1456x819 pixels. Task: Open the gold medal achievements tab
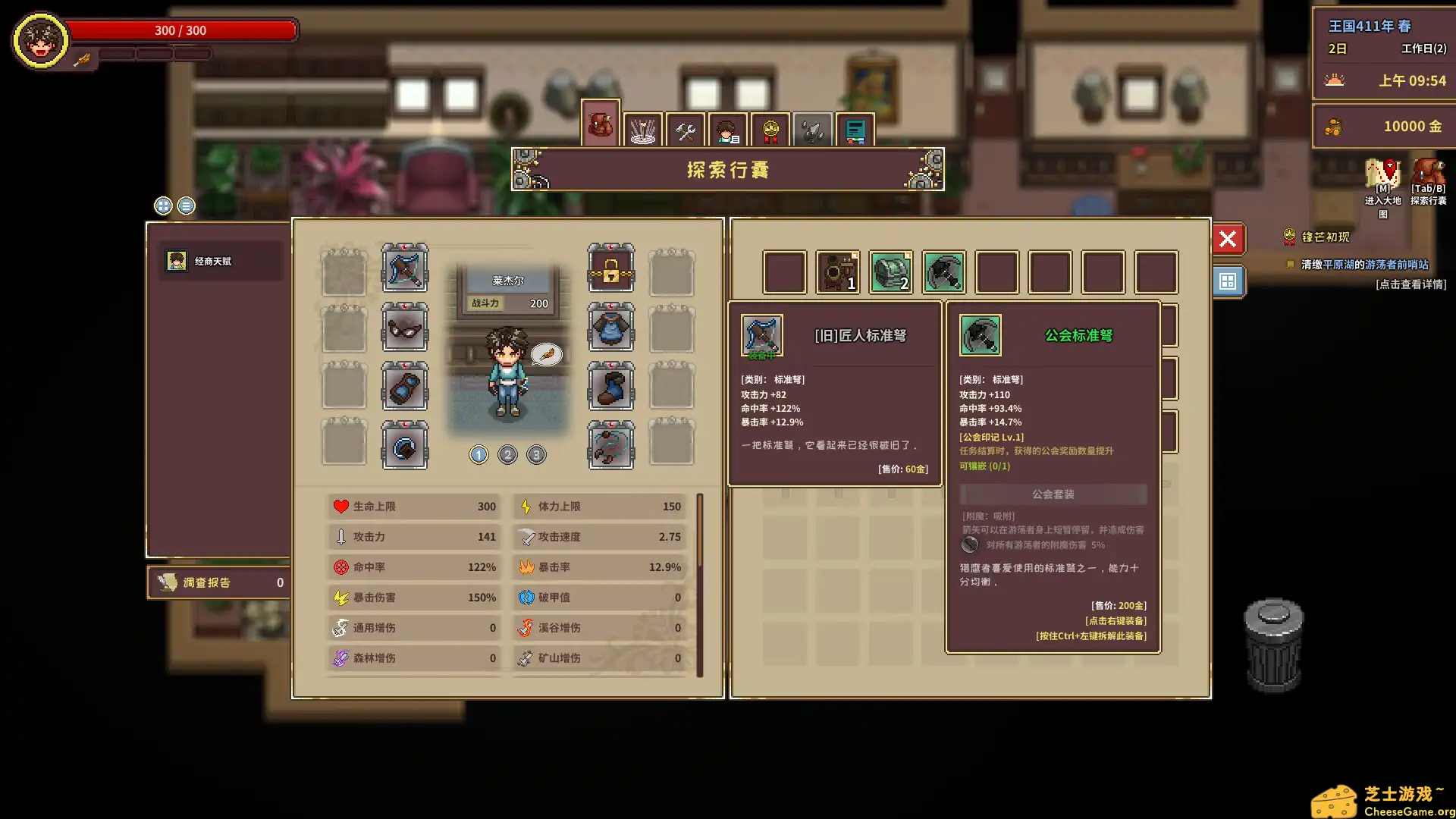771,128
